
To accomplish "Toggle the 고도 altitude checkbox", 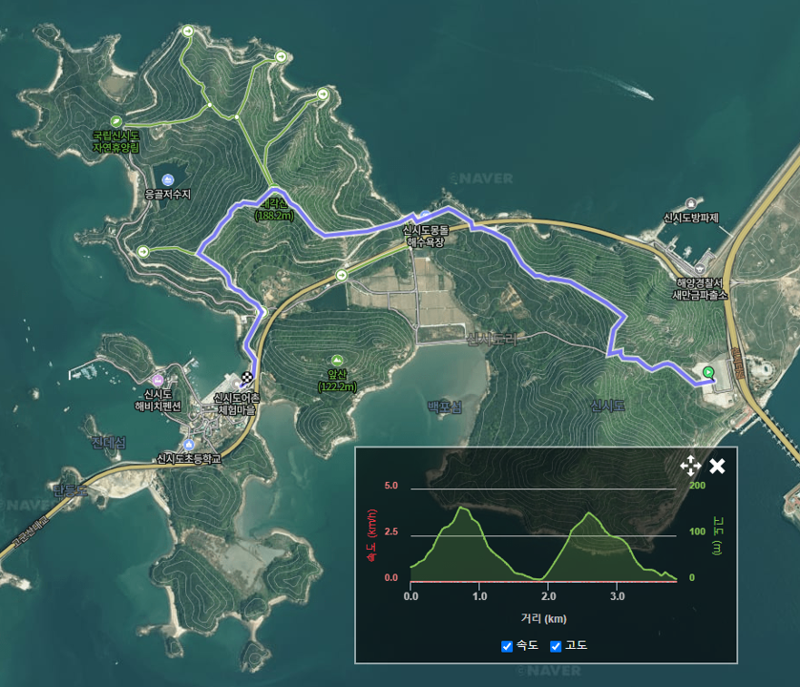I will [x=556, y=646].
